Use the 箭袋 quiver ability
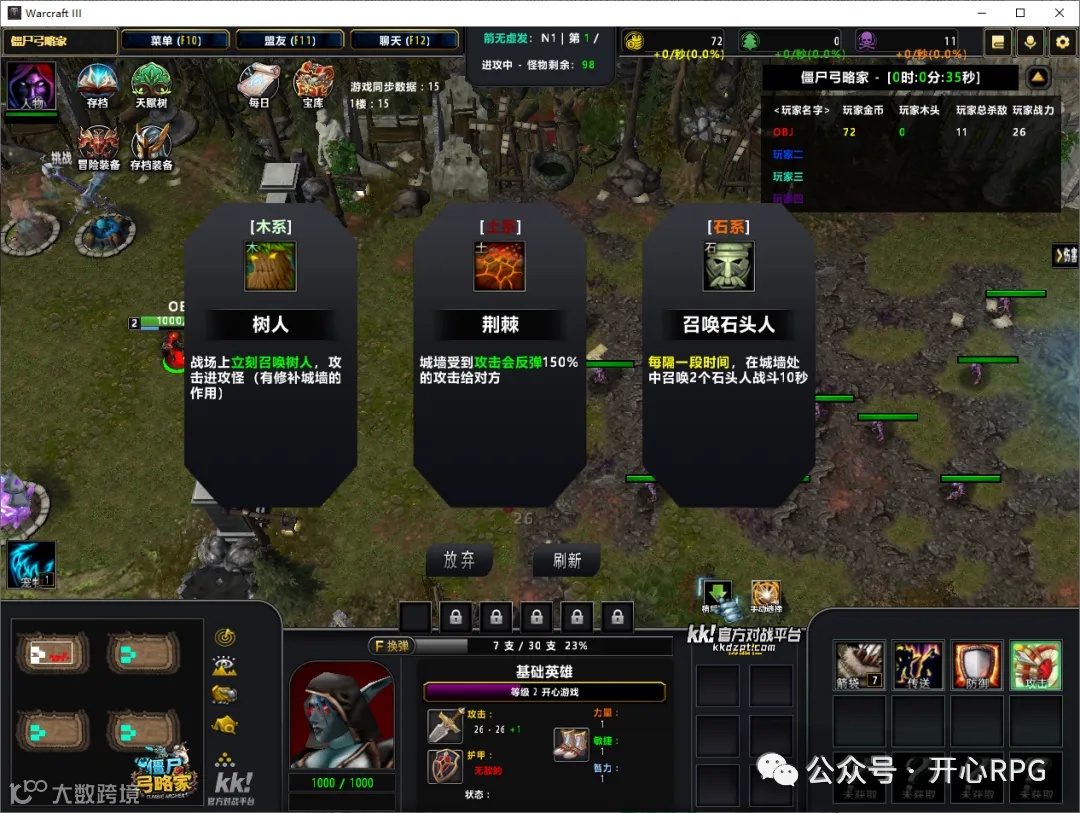The height and width of the screenshot is (813, 1080). coord(859,666)
